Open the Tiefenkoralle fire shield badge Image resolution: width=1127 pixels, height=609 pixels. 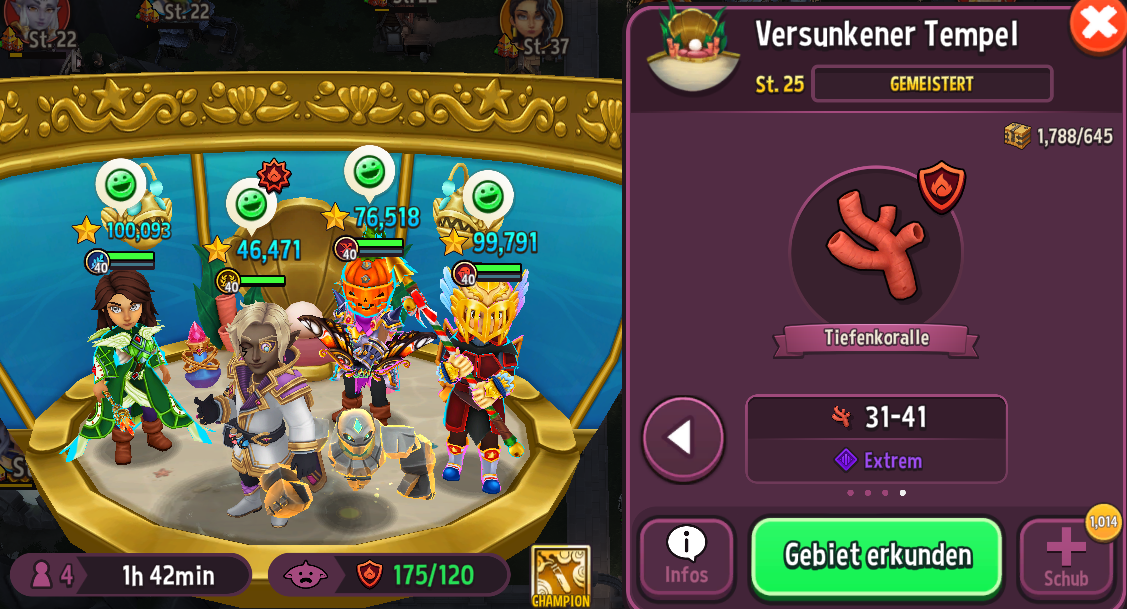[x=941, y=187]
